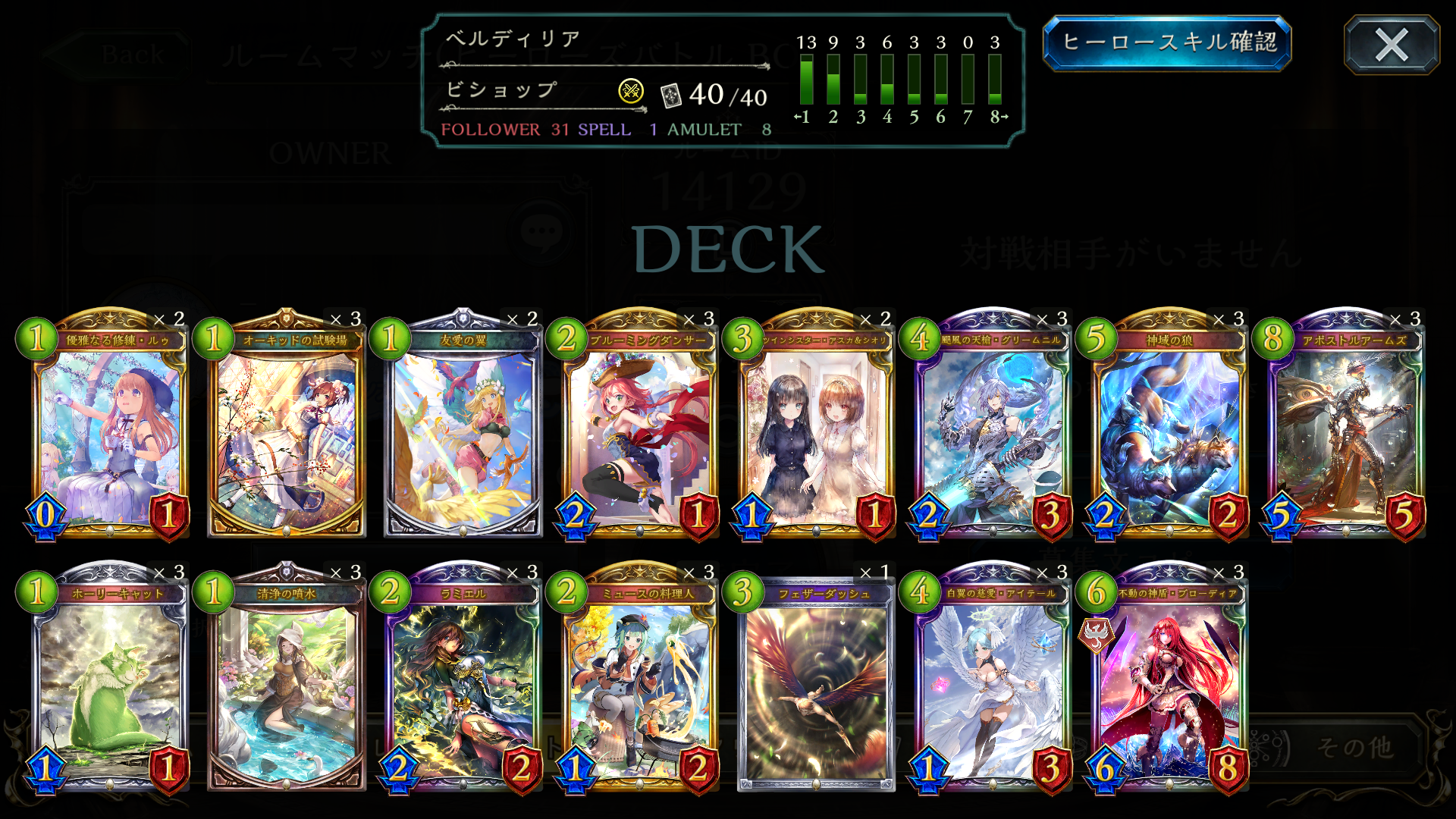Click the left scroll arrow under the mana curve
Image resolution: width=1456 pixels, height=819 pixels.
(799, 117)
